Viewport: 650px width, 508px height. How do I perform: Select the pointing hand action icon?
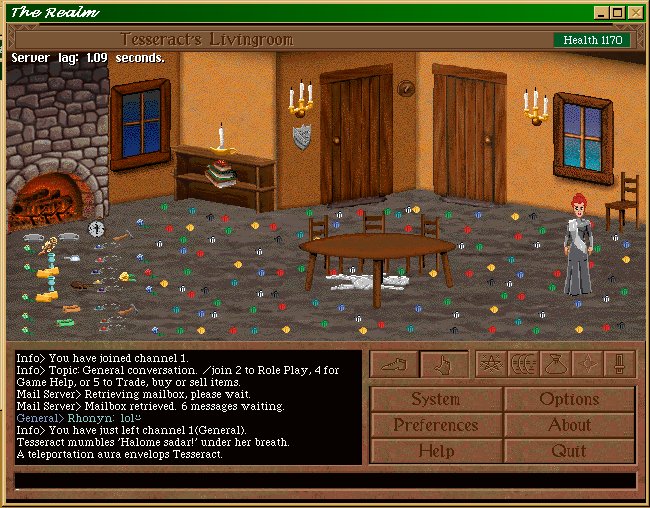[445, 365]
